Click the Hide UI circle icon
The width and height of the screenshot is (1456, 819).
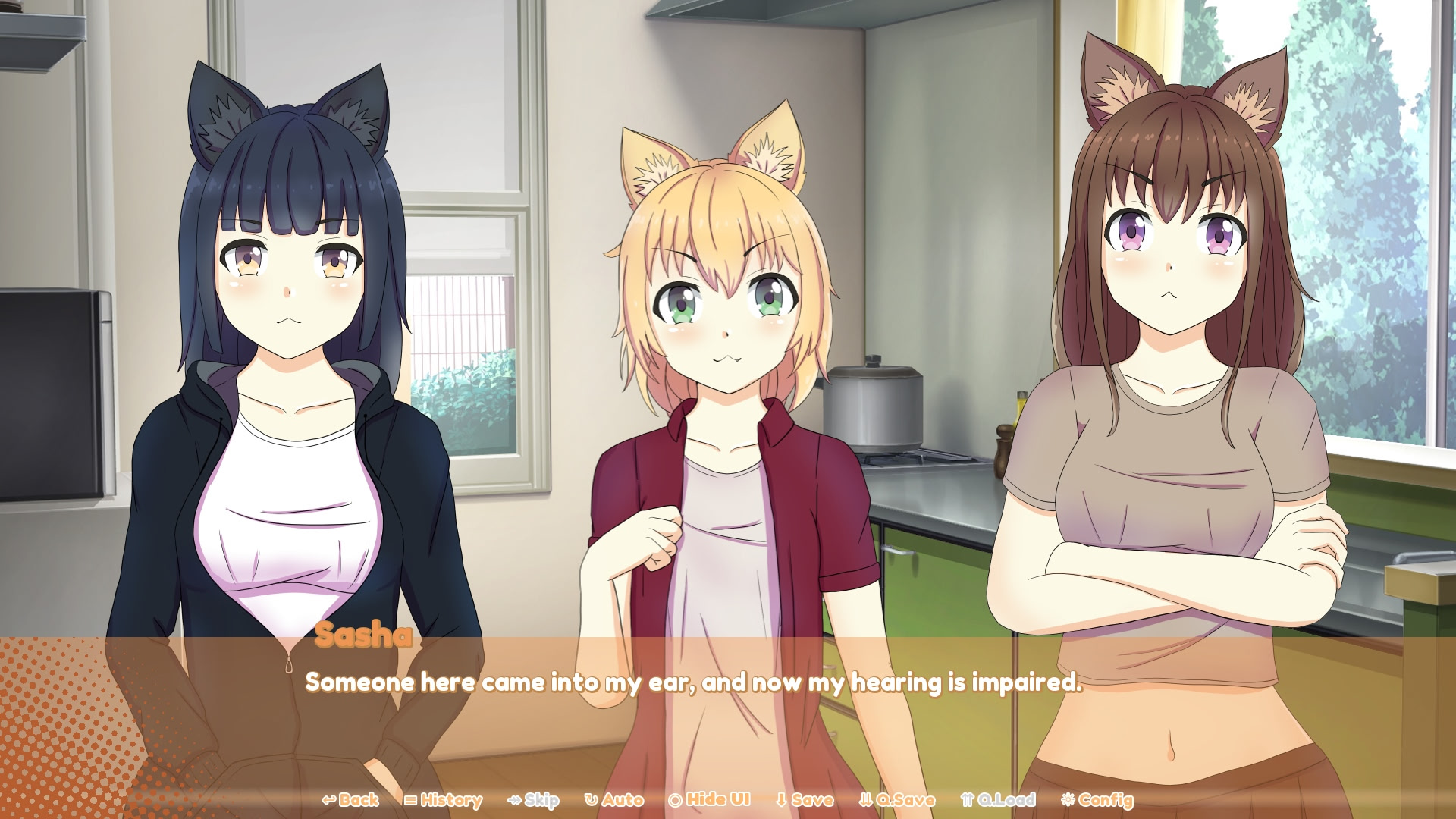(675, 799)
